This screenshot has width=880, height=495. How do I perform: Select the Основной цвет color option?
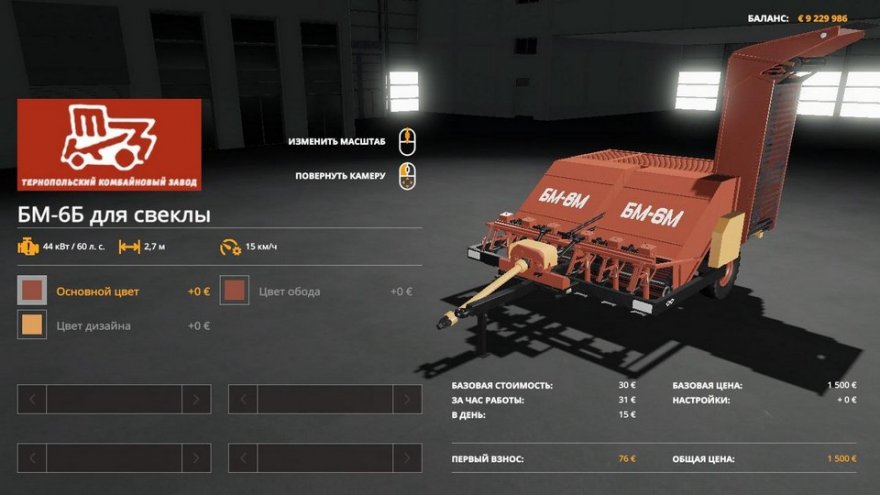(x=33, y=291)
